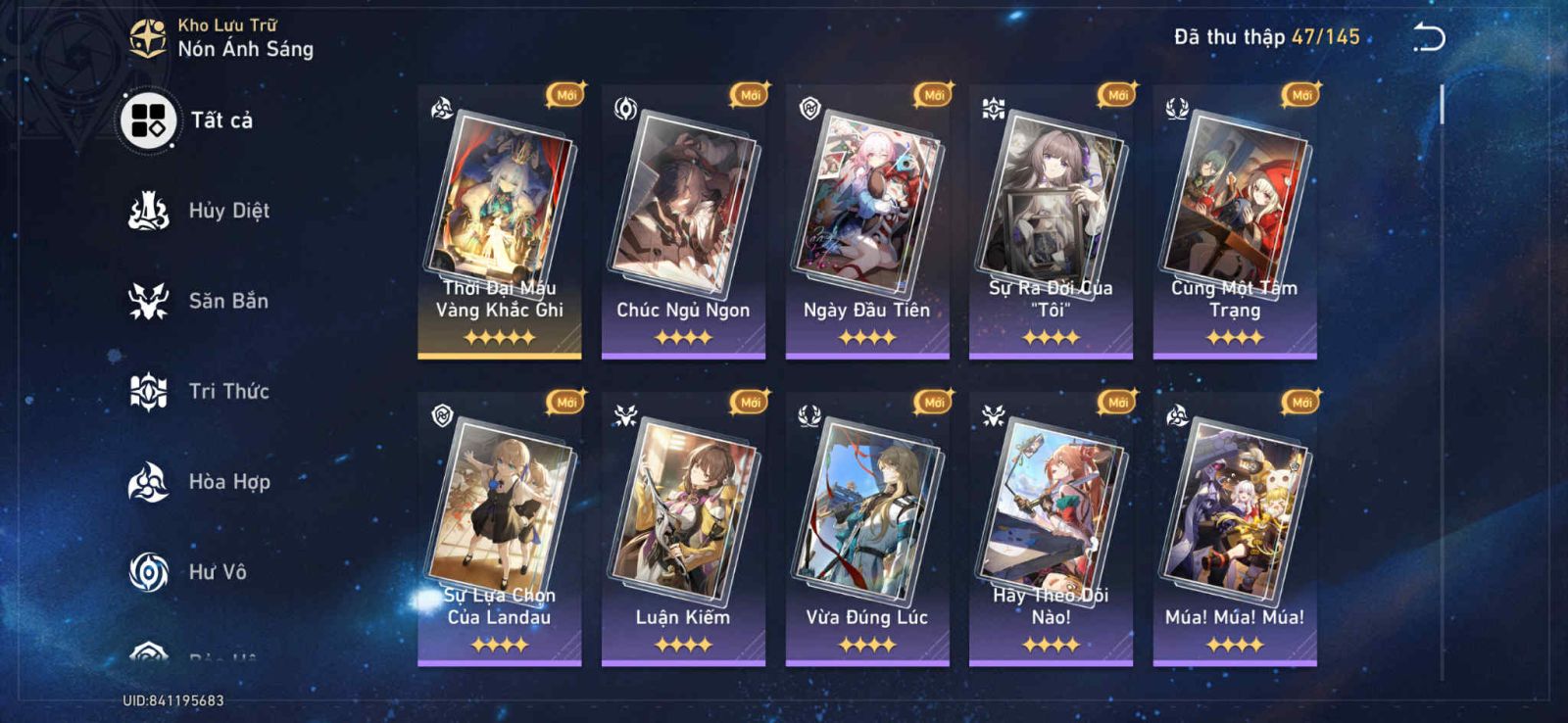
Task: Click the path icon on the Vừa Đúng Lúc card
Action: [x=811, y=416]
